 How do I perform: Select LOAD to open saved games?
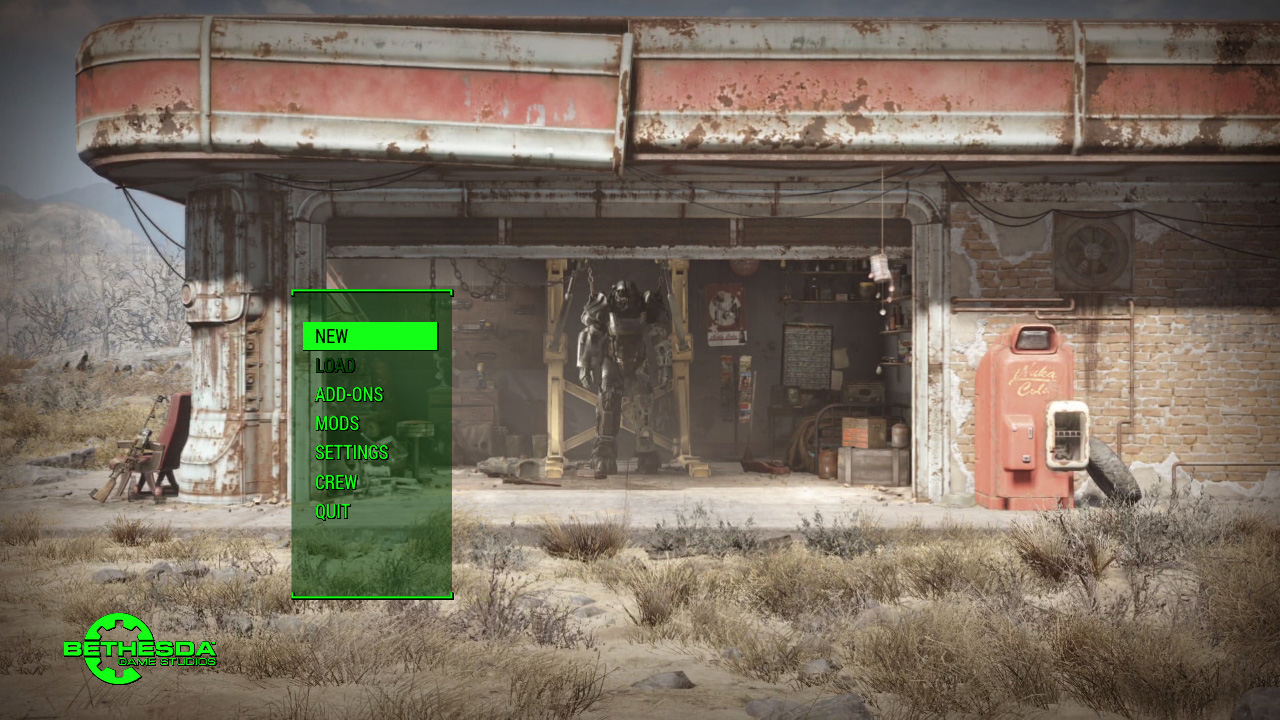point(335,365)
